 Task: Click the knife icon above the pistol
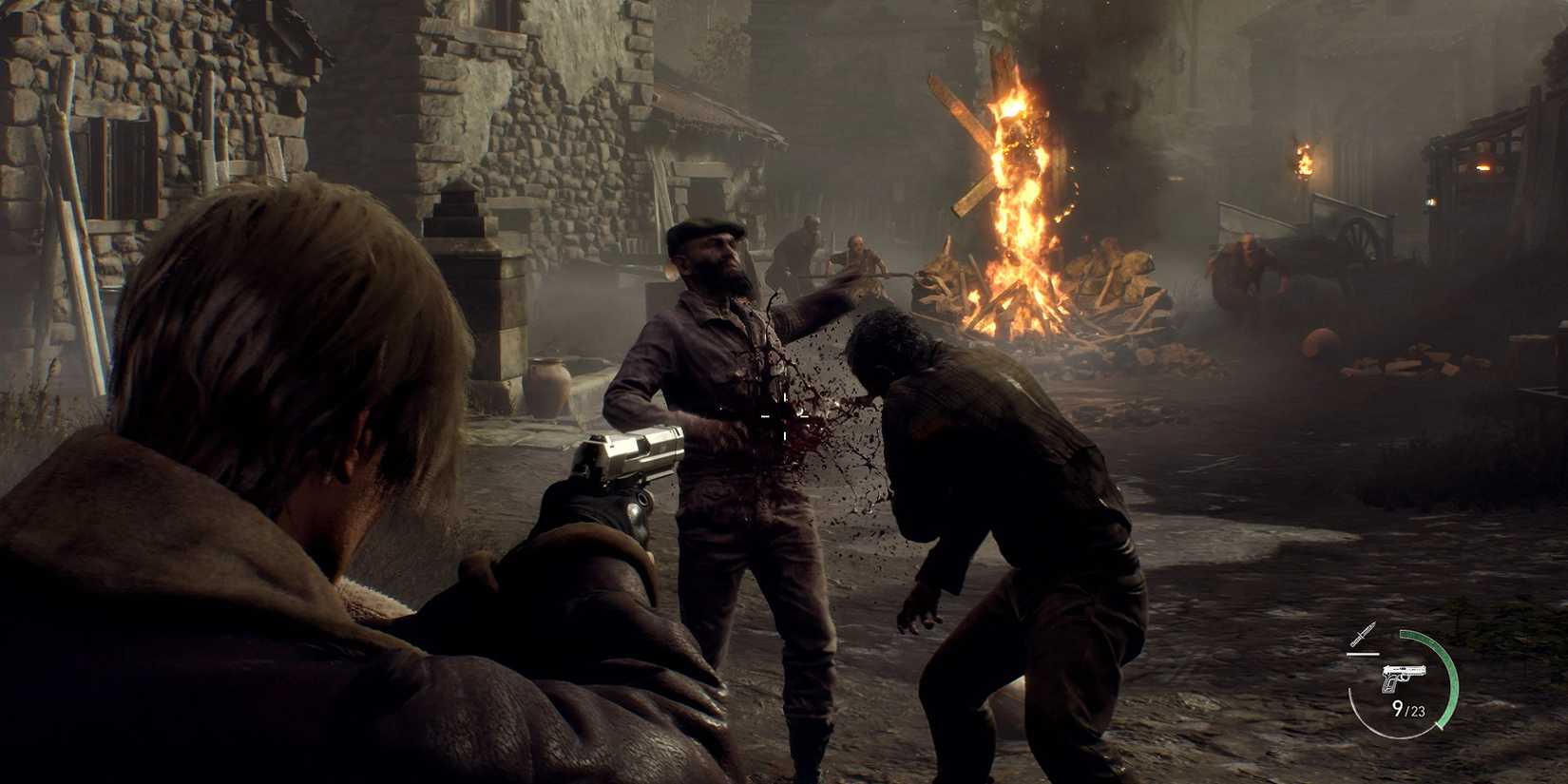pyautogui.click(x=1363, y=634)
